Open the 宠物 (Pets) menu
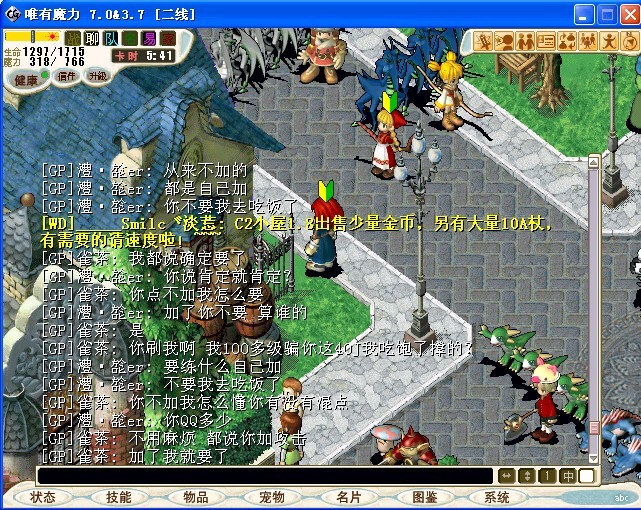The width and height of the screenshot is (641, 510). coord(271,497)
